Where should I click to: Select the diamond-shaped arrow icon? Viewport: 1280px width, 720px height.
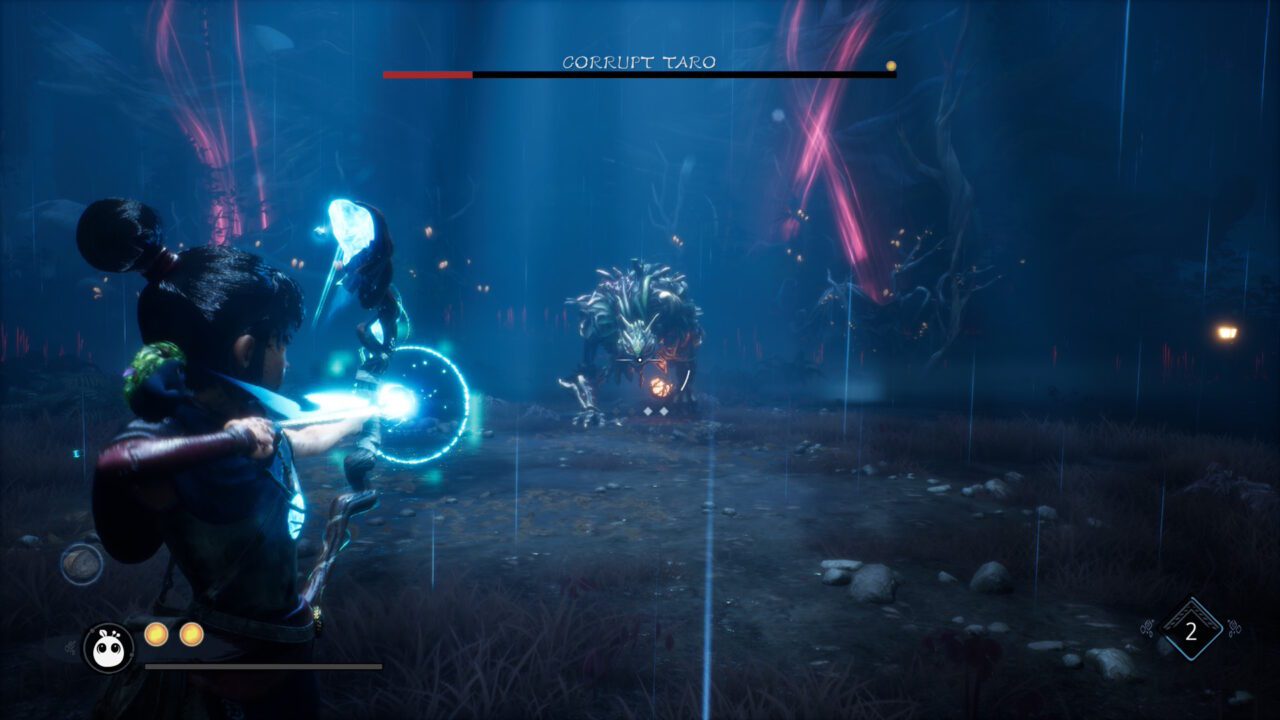(1190, 631)
